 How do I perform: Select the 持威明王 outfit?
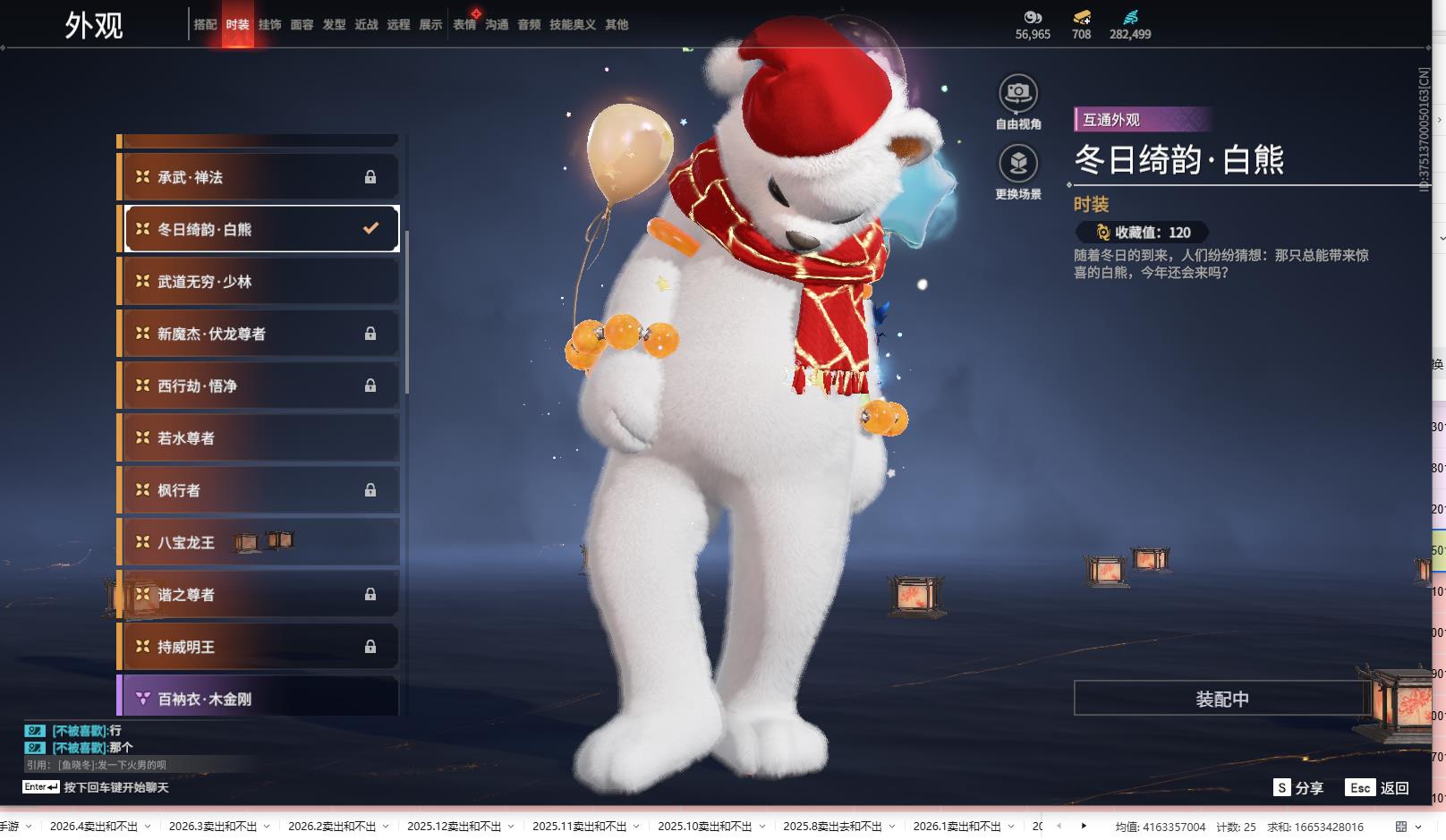point(259,647)
